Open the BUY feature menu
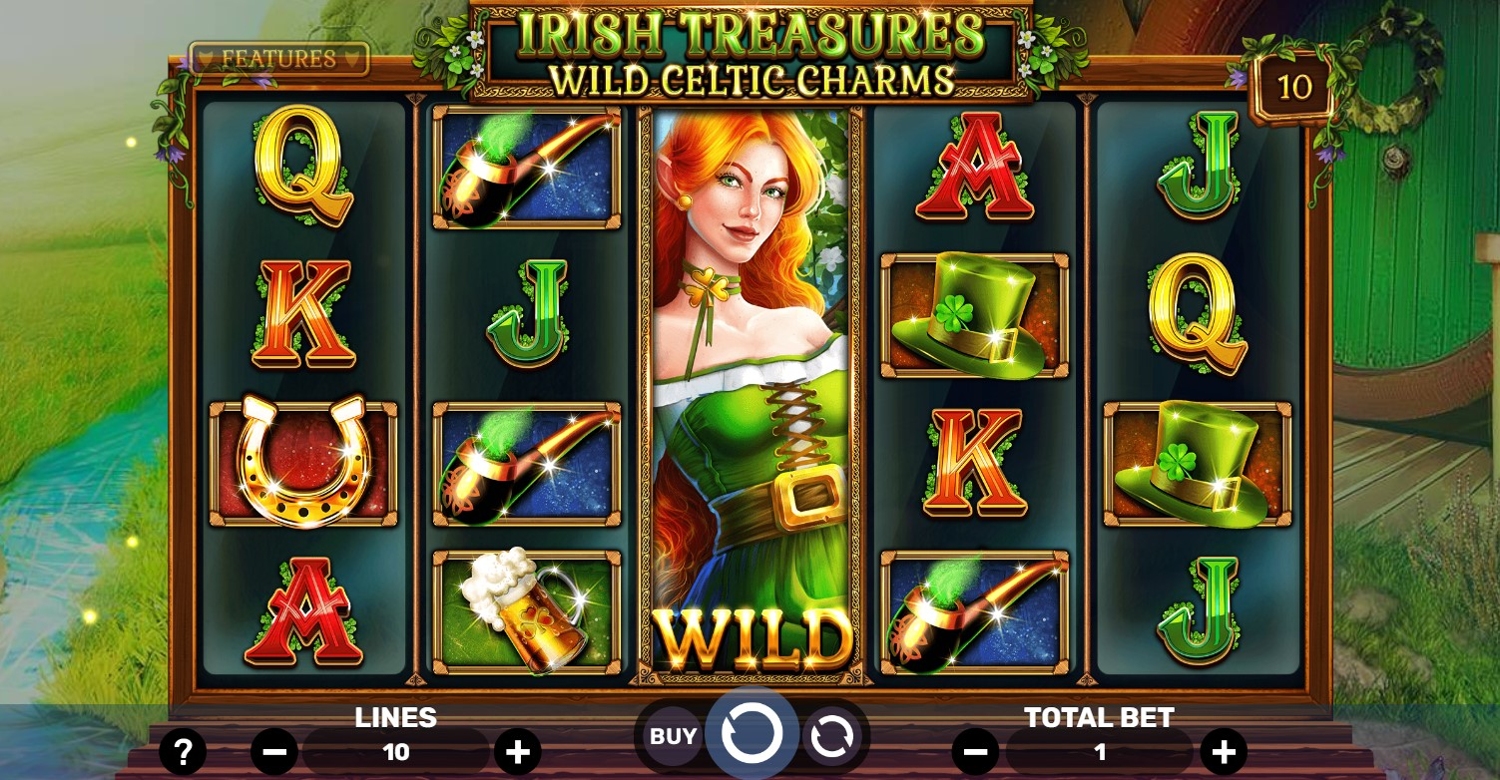This screenshot has width=1500, height=780. pos(673,737)
